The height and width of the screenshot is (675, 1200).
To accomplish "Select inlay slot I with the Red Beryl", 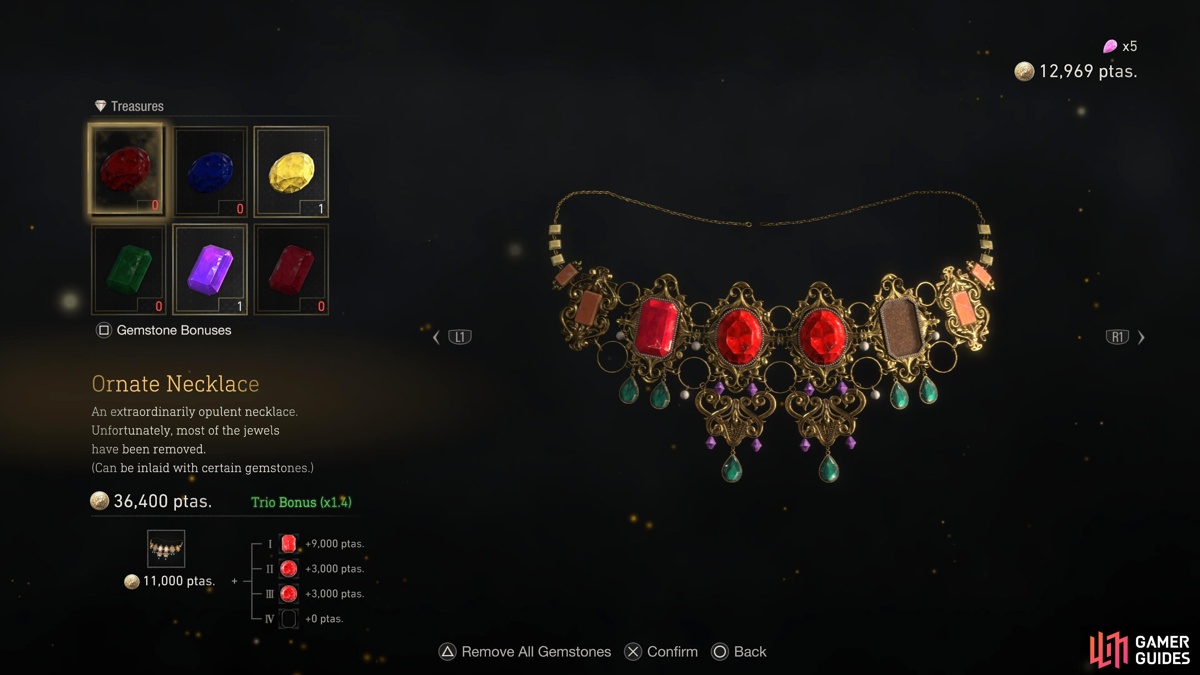I will (288, 544).
